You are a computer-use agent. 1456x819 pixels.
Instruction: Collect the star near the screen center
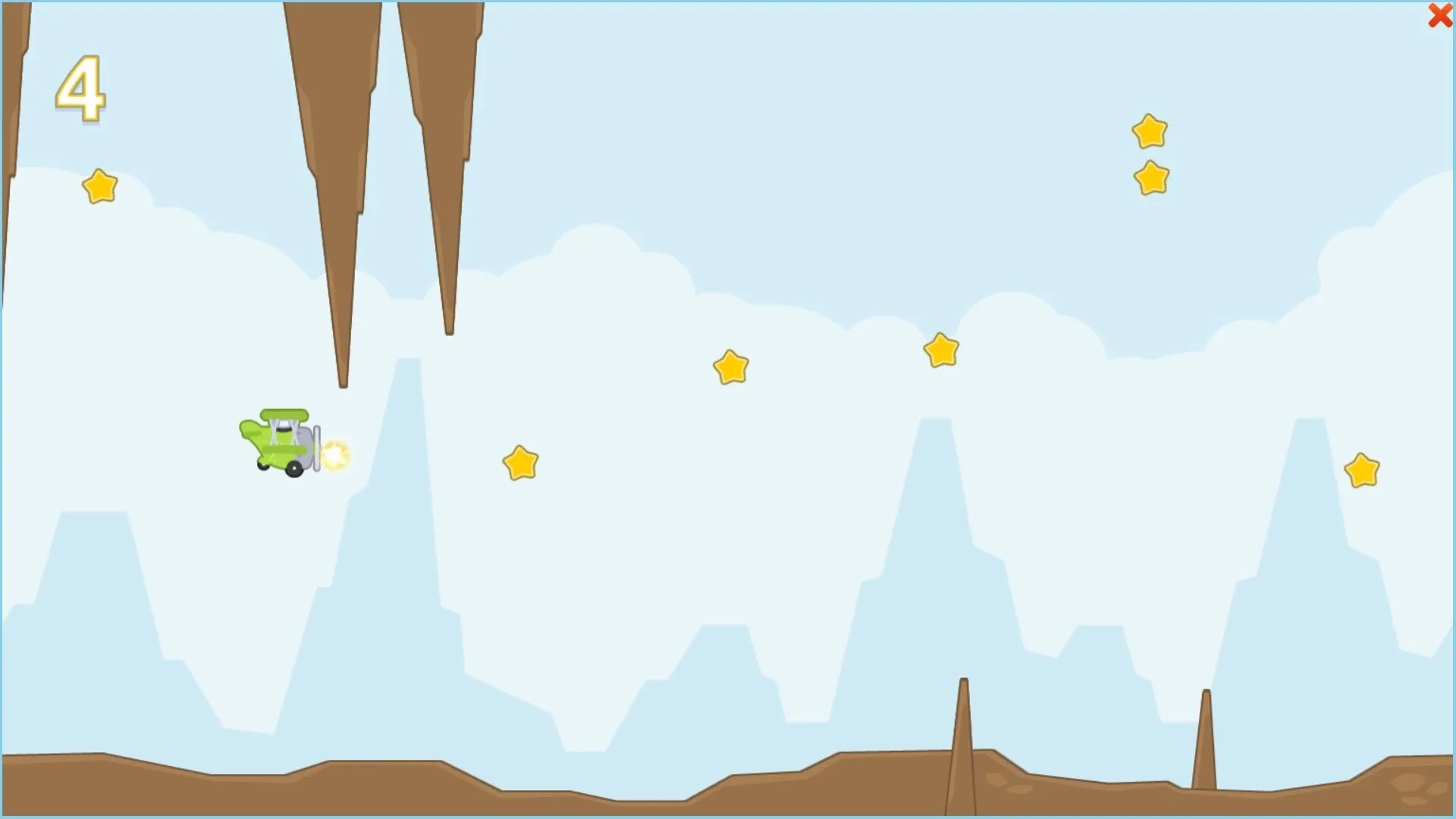tap(730, 366)
